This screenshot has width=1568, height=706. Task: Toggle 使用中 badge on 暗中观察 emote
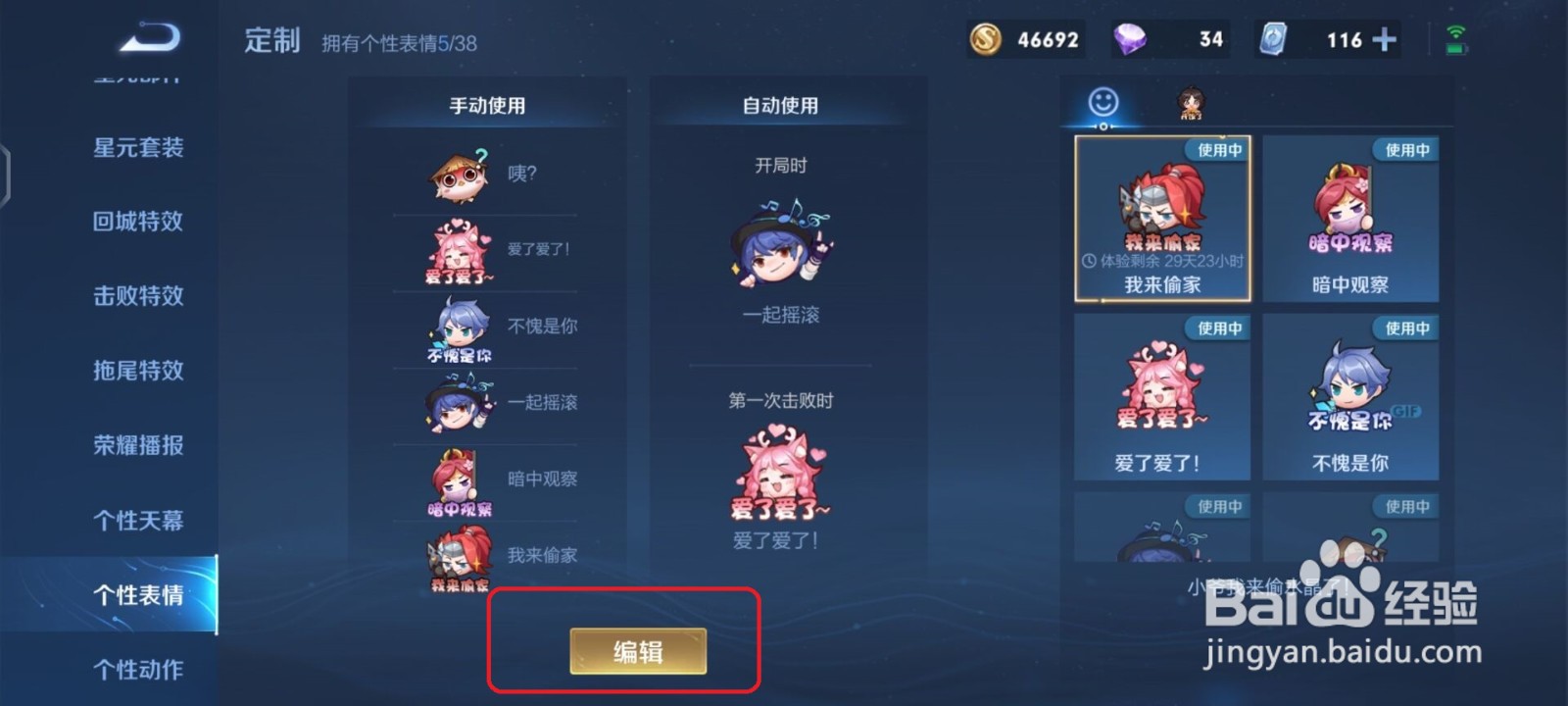tap(1405, 149)
